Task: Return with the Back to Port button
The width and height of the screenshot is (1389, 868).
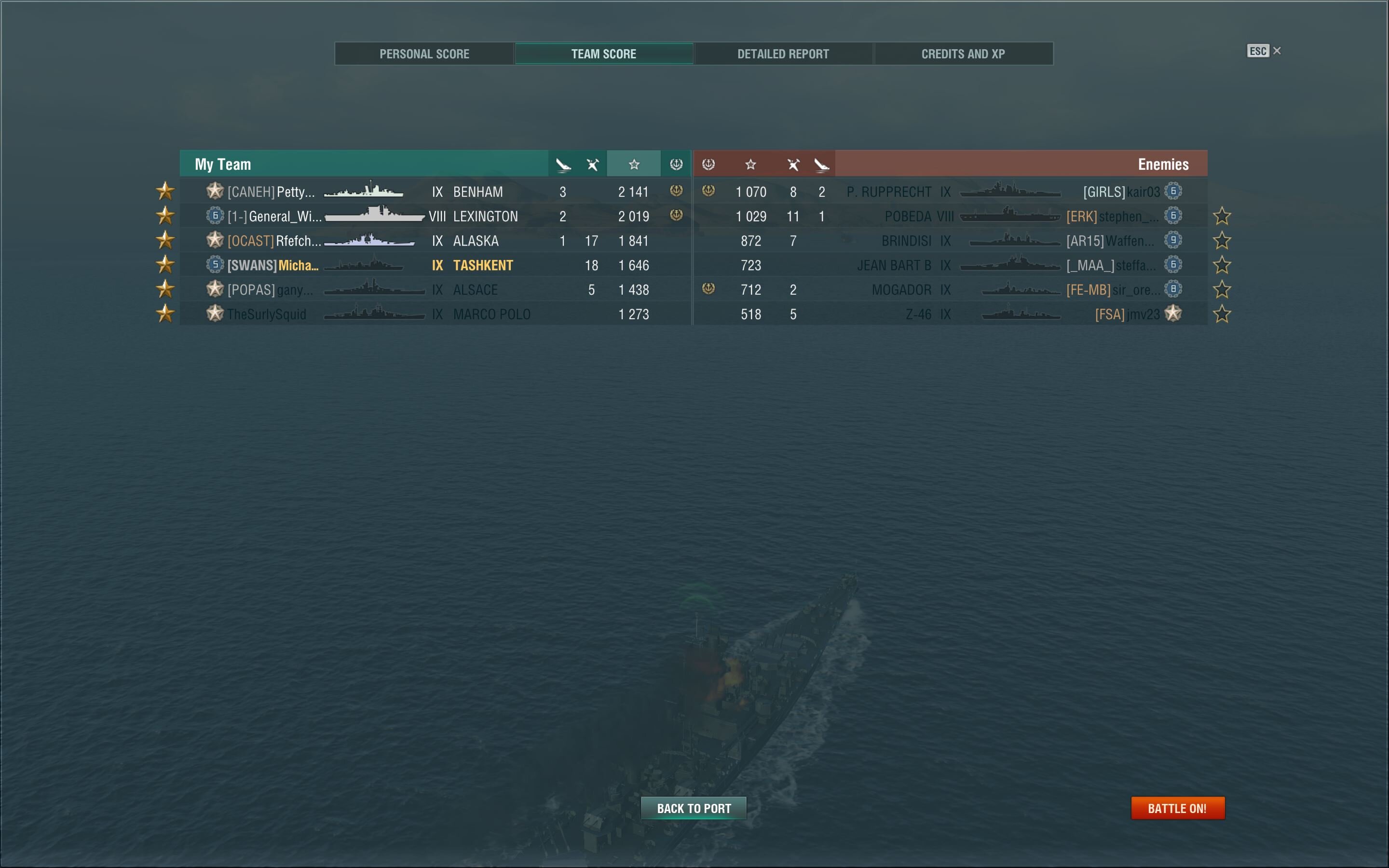Action: point(694,808)
